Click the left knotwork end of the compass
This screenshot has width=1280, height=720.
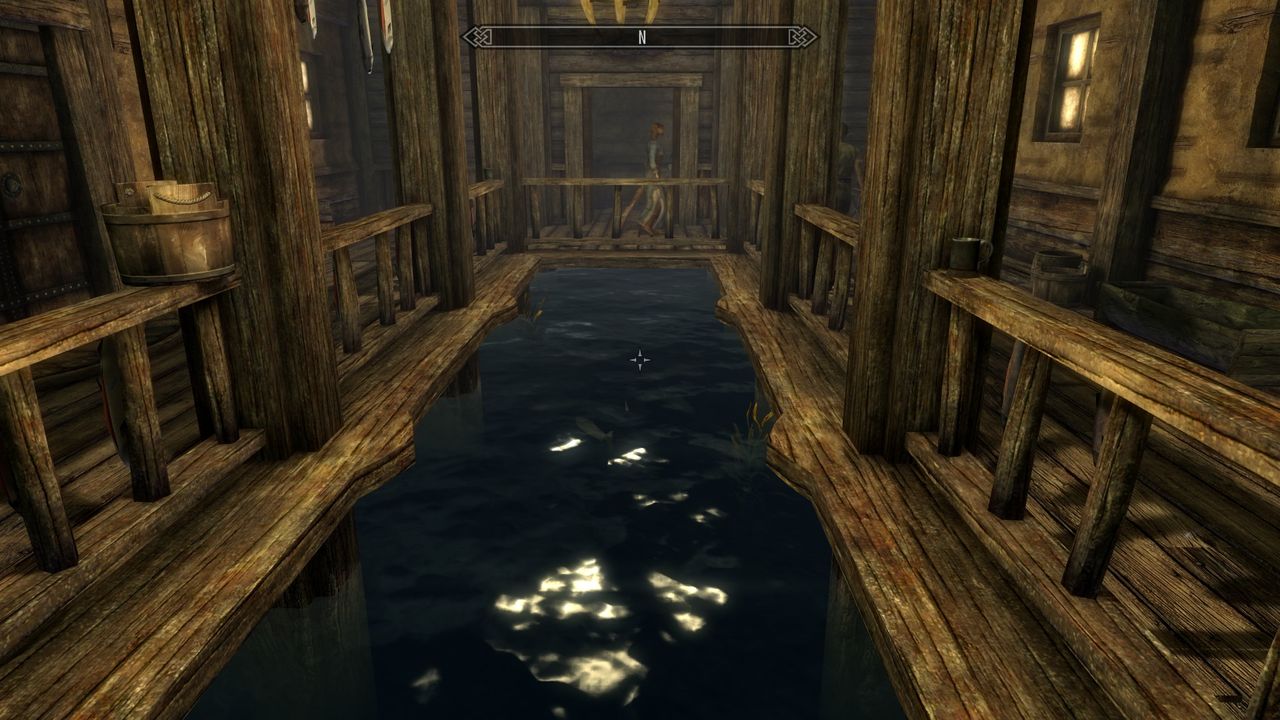pyautogui.click(x=475, y=38)
